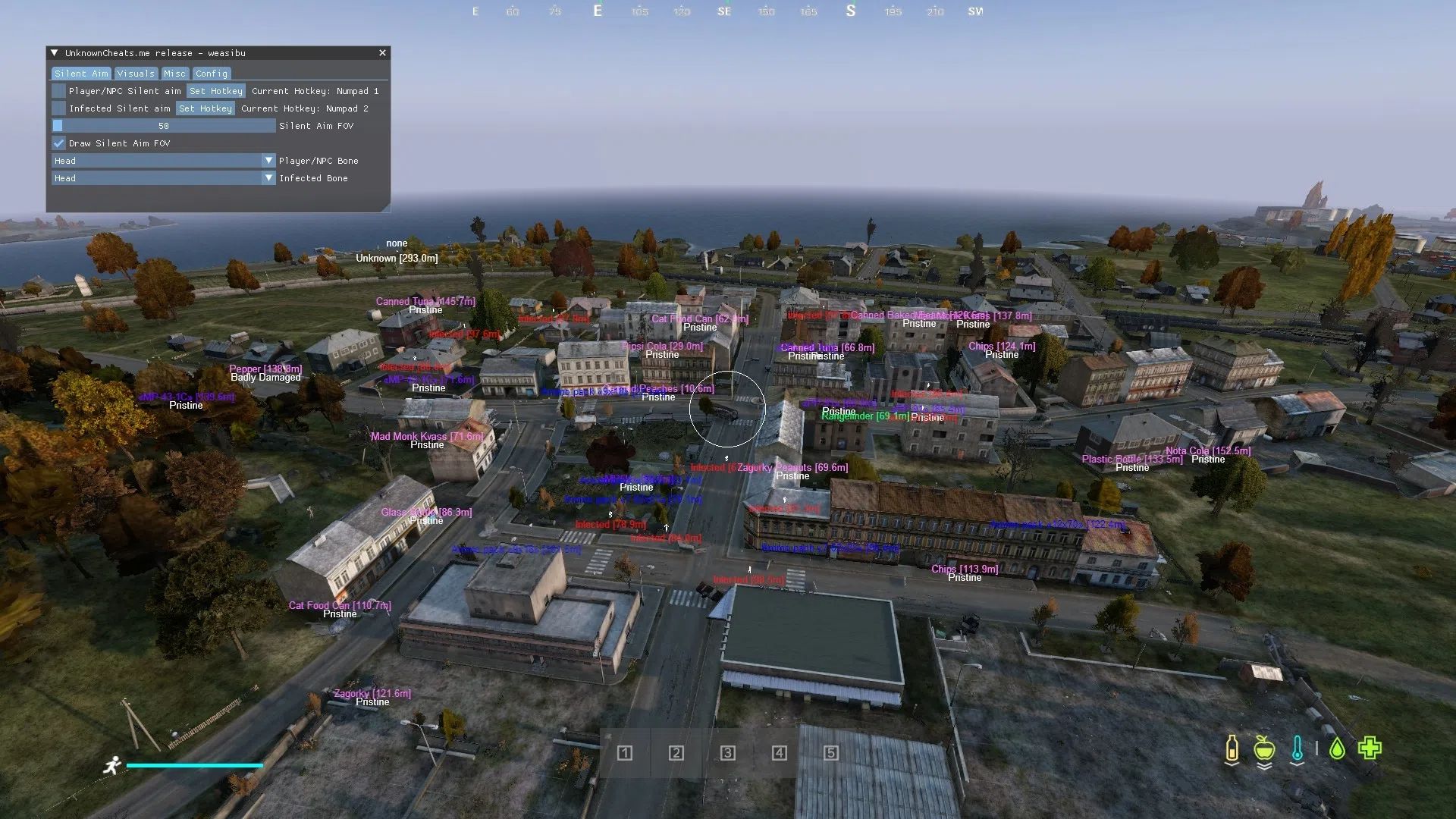Select the Misc tab
The width and height of the screenshot is (1456, 819).
pos(174,74)
